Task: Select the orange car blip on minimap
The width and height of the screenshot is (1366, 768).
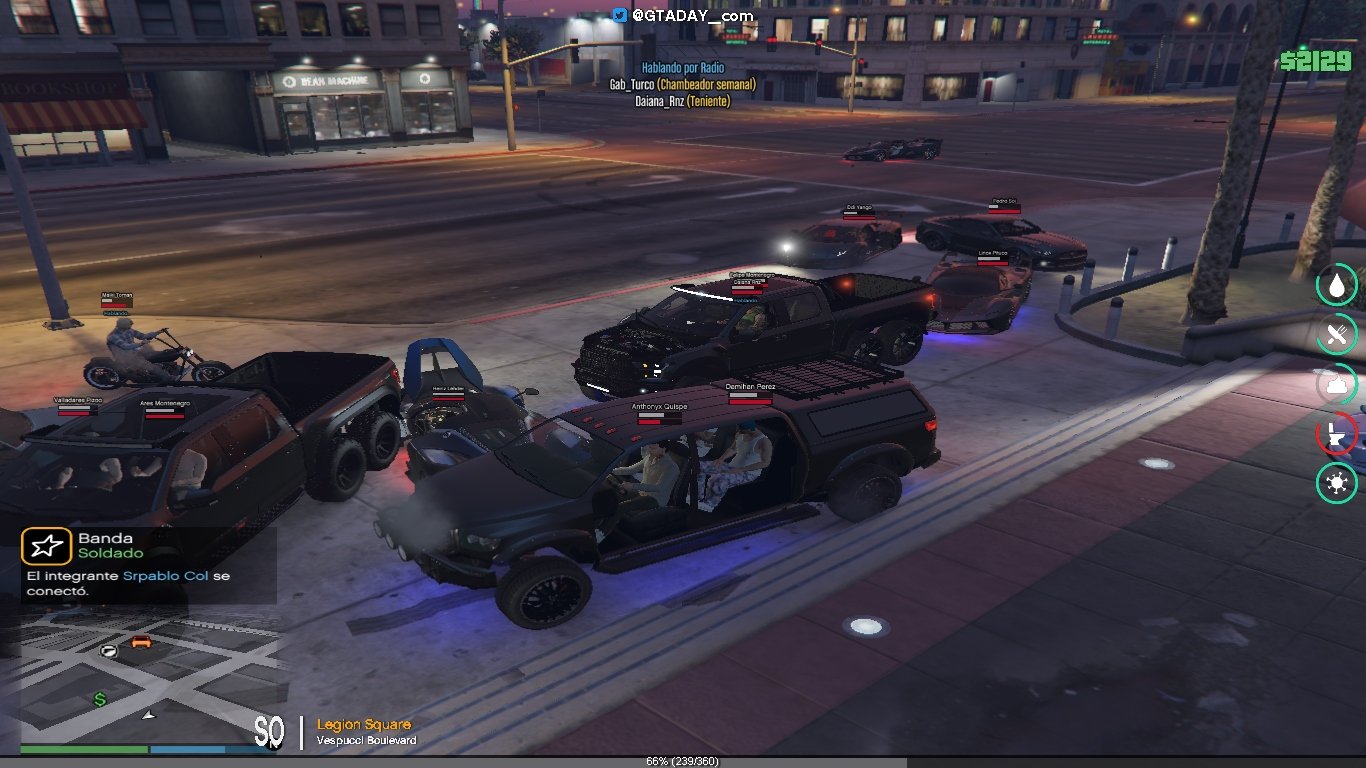Action: pyautogui.click(x=141, y=642)
